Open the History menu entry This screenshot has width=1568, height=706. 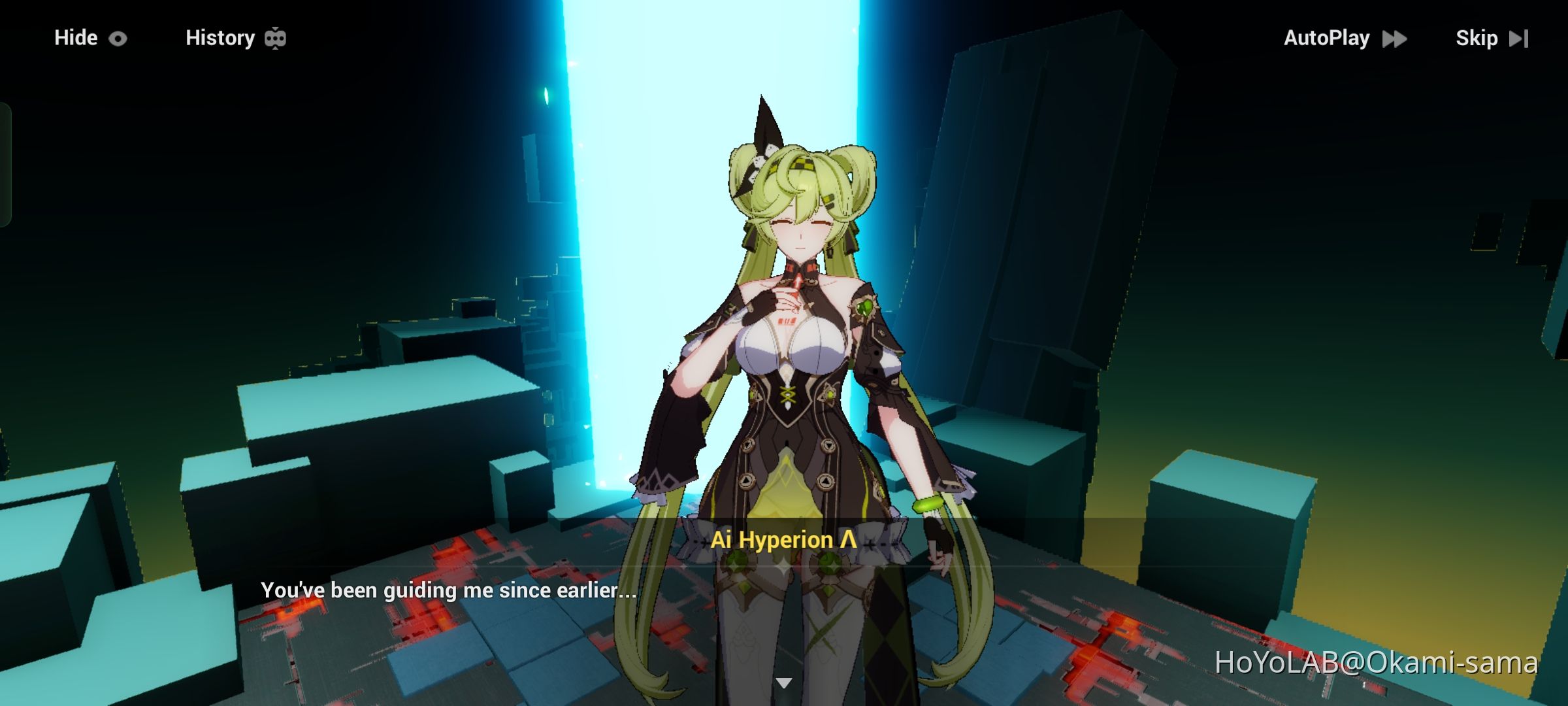click(220, 37)
